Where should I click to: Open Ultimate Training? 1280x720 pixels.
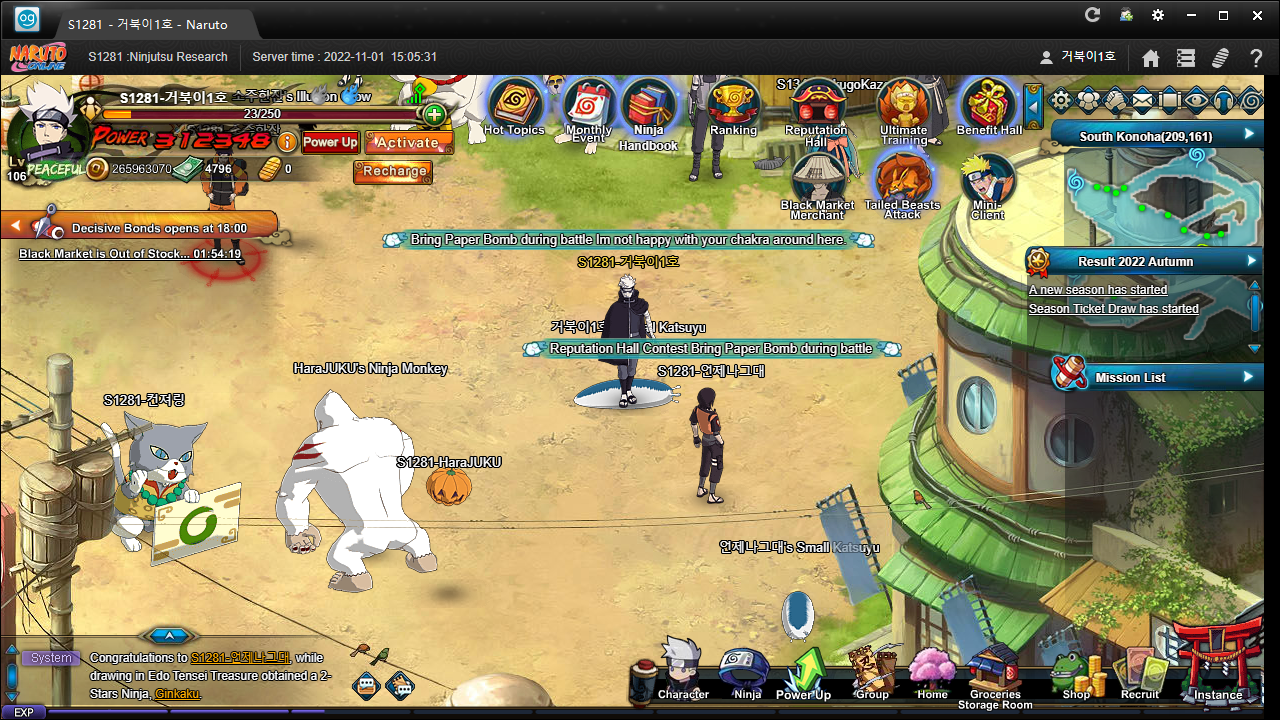(904, 105)
